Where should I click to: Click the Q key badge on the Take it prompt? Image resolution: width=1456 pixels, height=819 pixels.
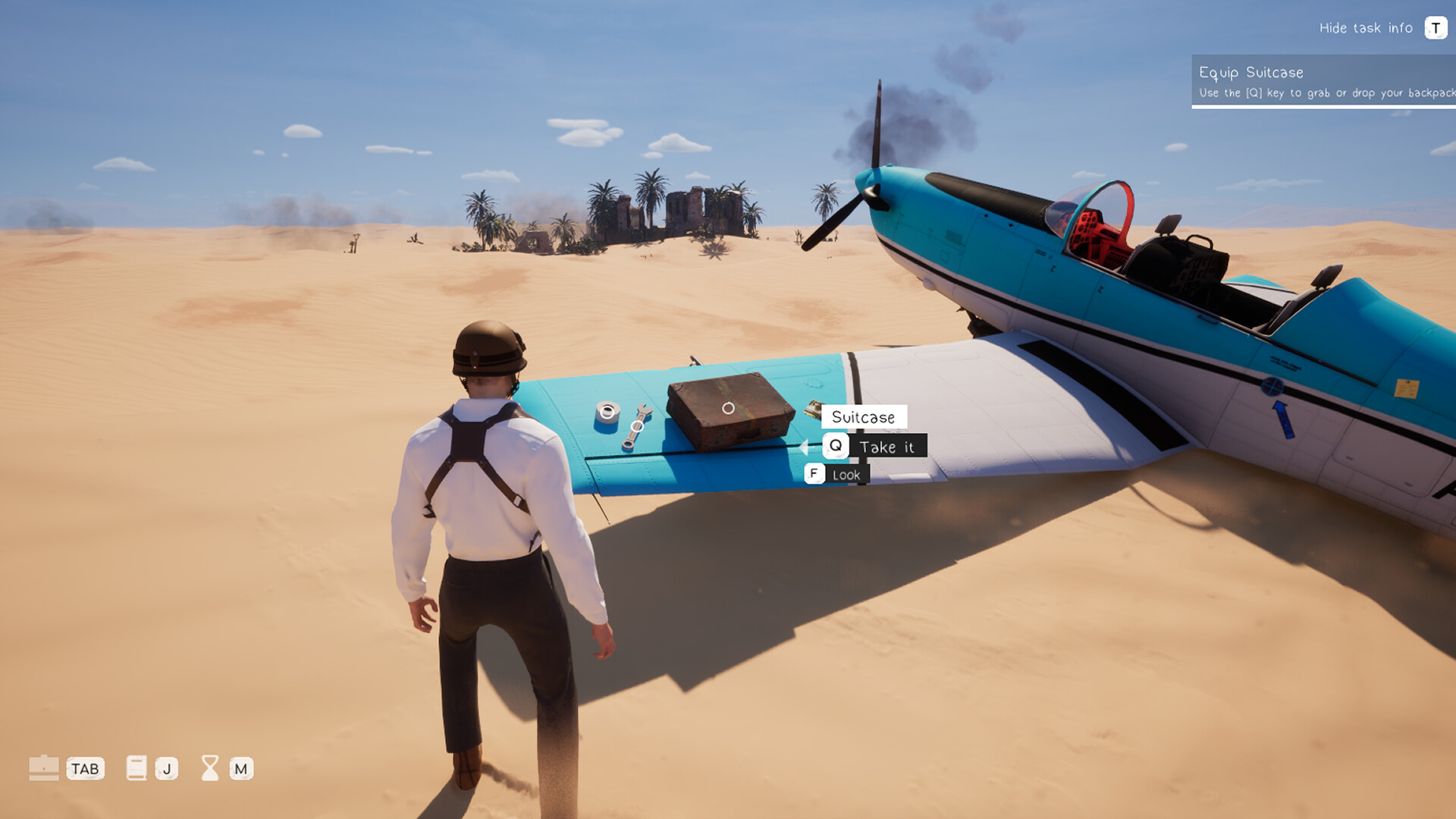point(835,446)
